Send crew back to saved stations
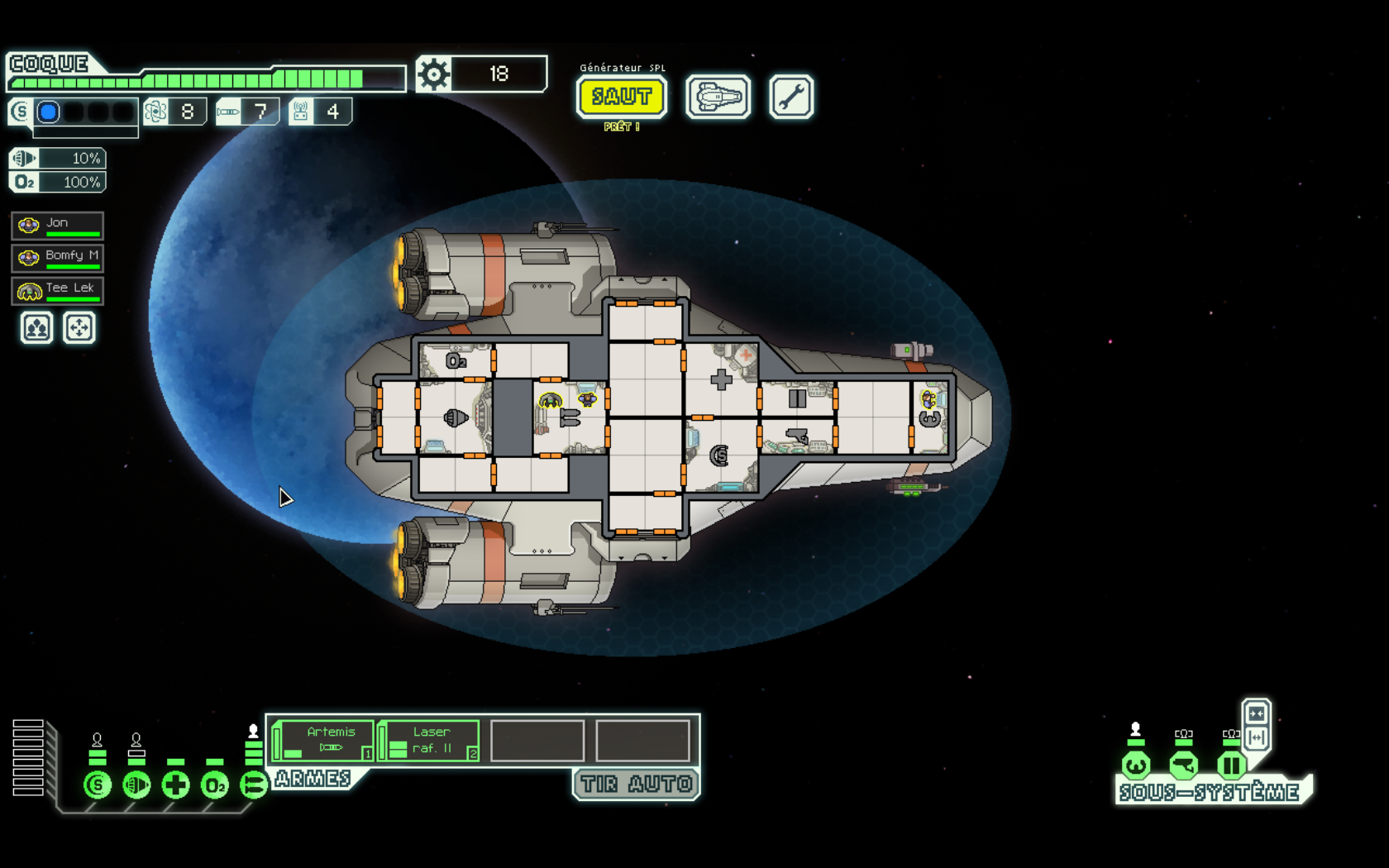 [x=79, y=328]
